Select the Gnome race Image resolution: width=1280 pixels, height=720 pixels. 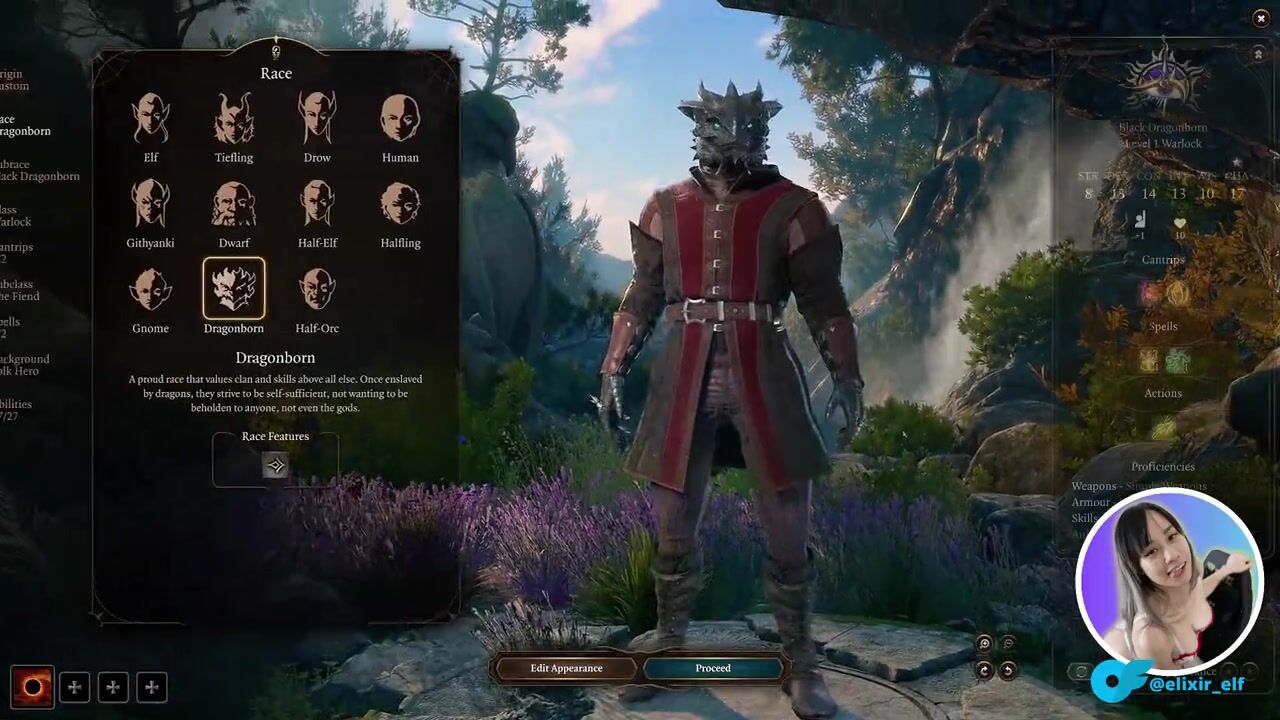151,290
